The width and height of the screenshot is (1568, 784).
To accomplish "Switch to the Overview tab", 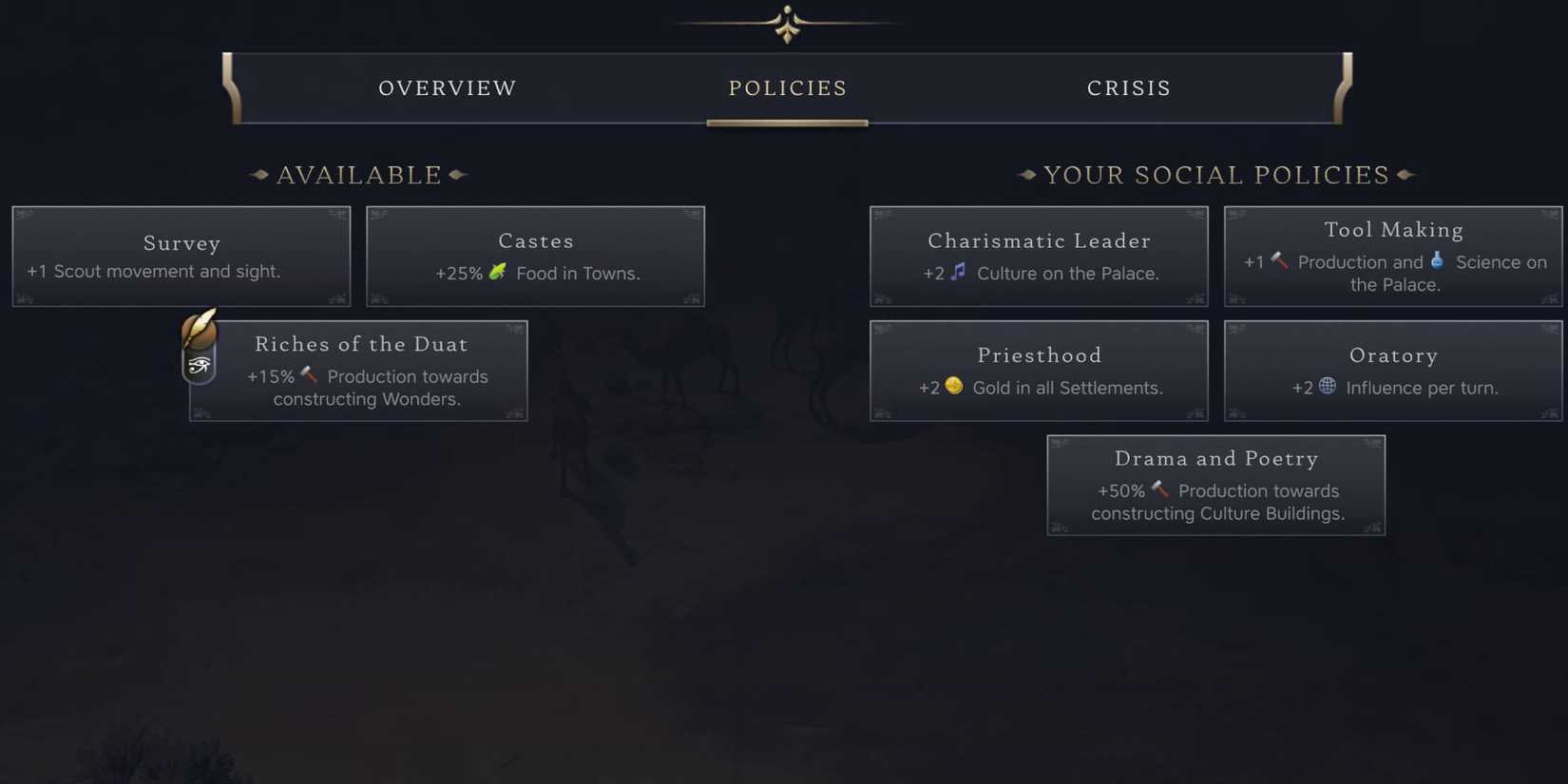I will (448, 87).
